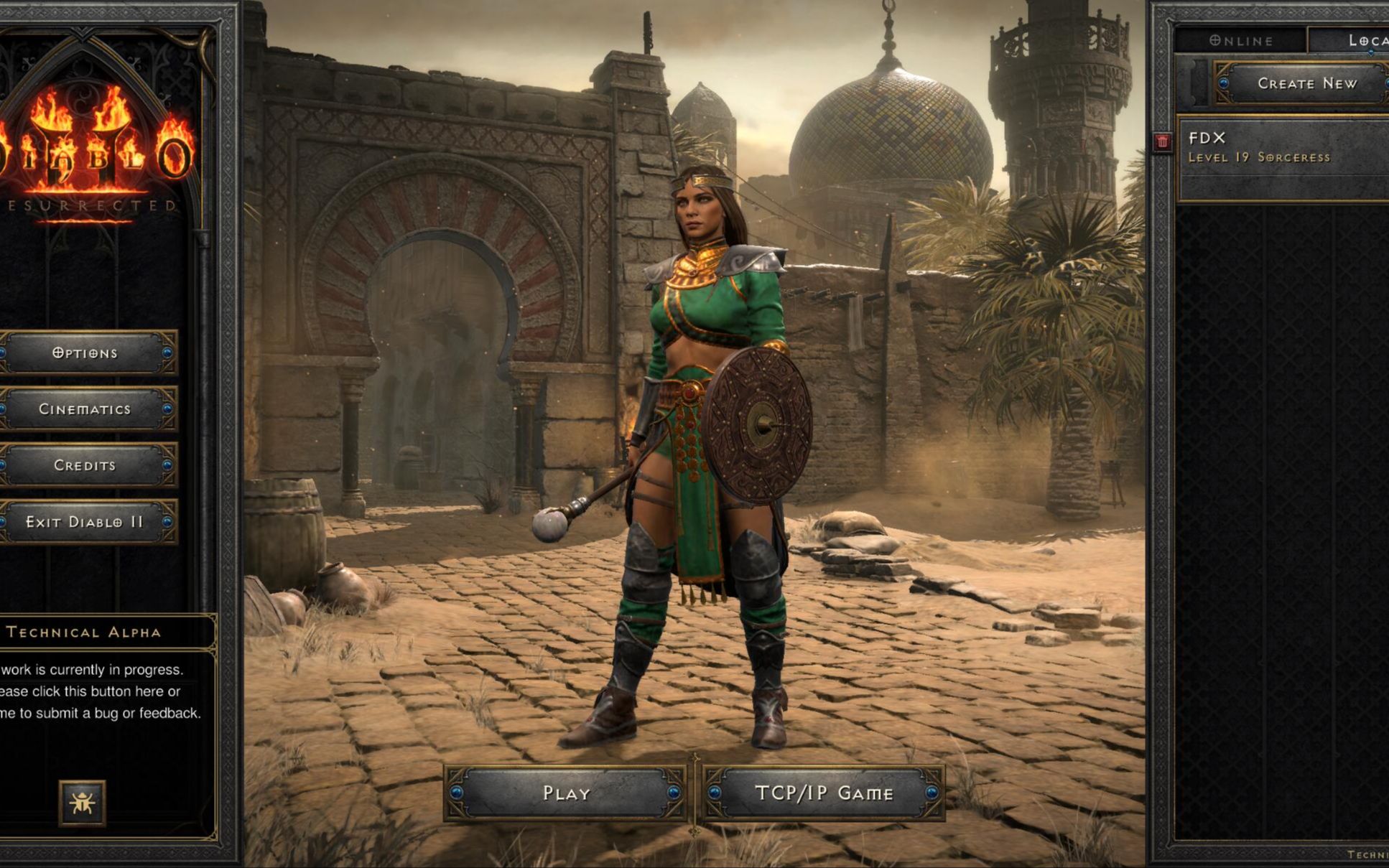View the game Credits

(85, 465)
